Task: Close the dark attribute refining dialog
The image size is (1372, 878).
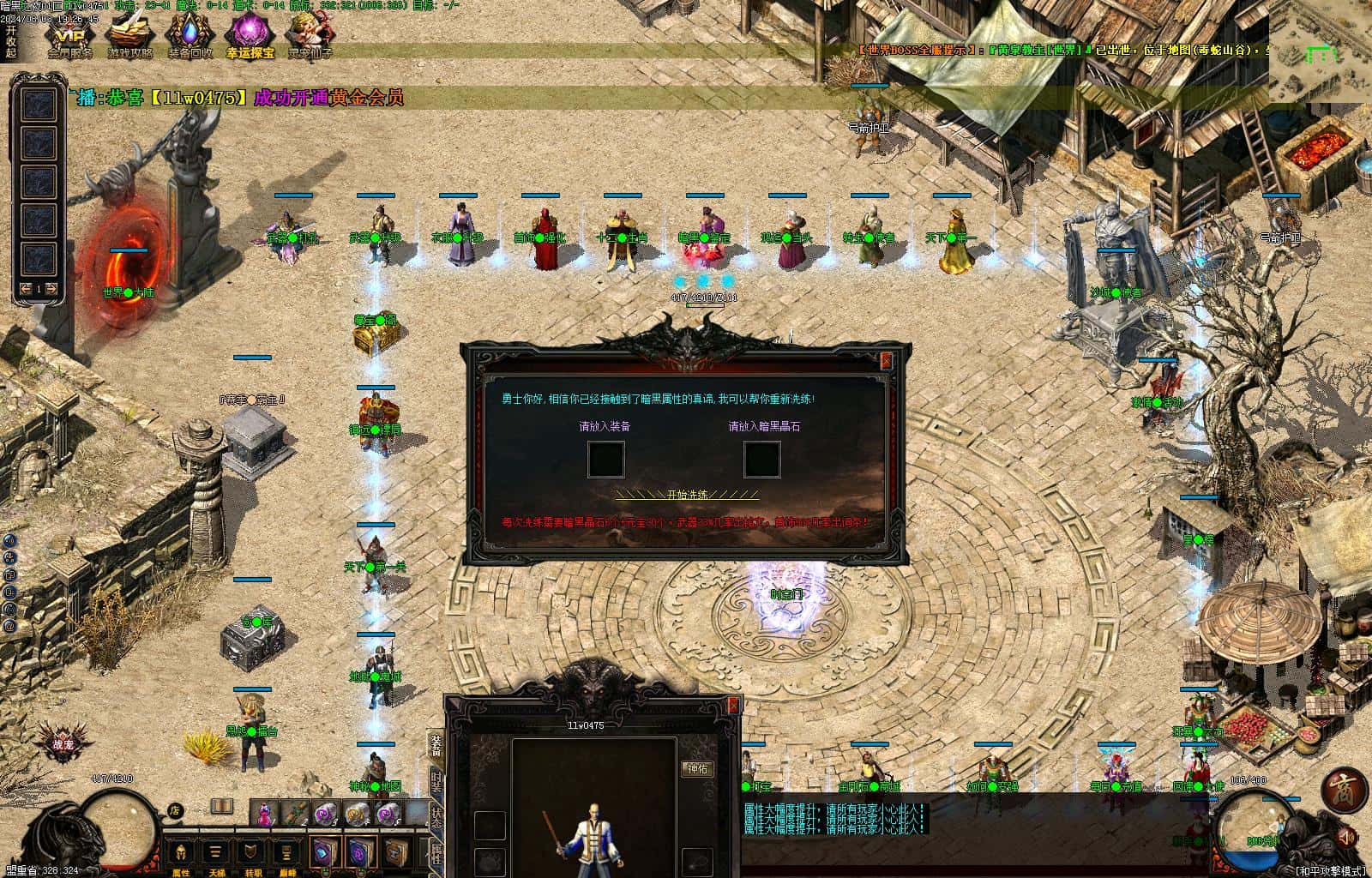Action: click(886, 361)
